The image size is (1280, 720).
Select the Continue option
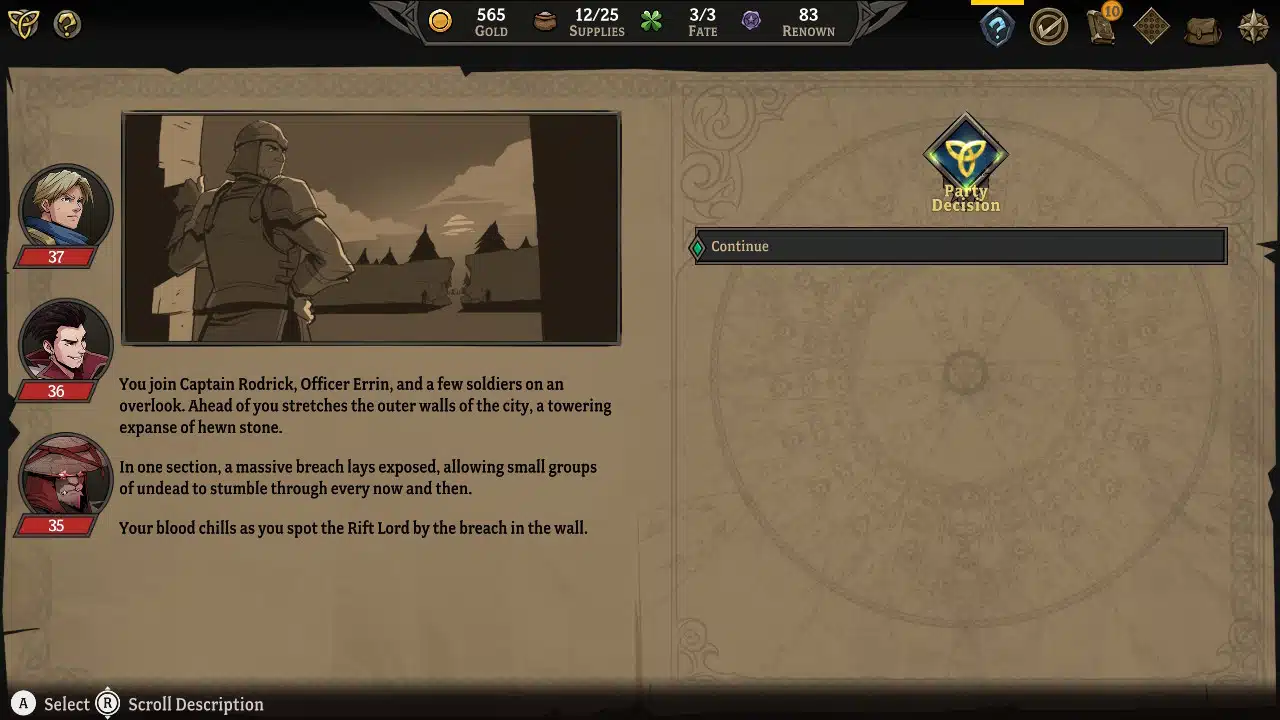tap(957, 246)
